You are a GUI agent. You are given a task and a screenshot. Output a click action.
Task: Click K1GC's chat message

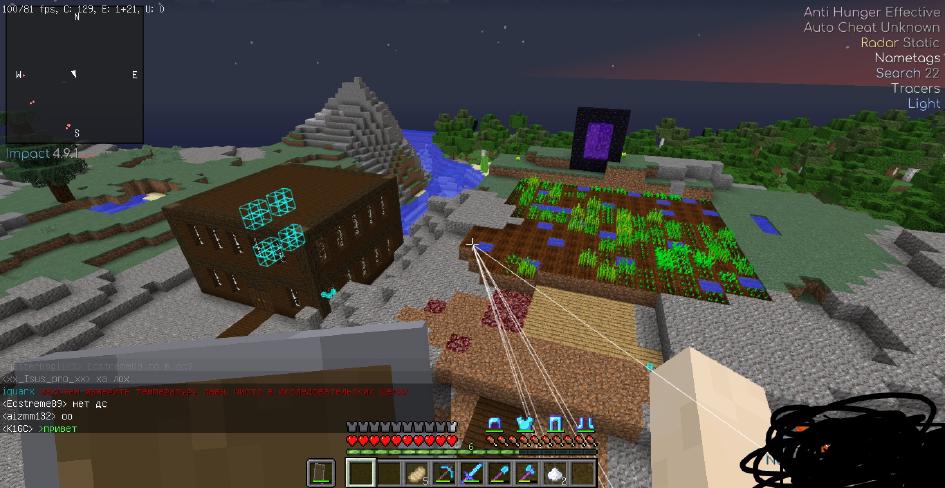pyautogui.click(x=38, y=429)
